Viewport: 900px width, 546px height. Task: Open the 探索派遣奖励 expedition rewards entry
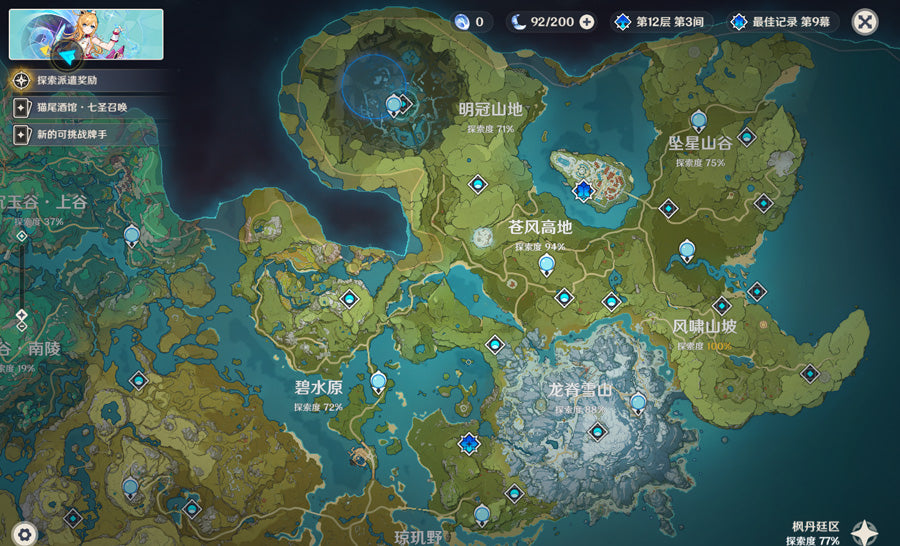pos(70,79)
